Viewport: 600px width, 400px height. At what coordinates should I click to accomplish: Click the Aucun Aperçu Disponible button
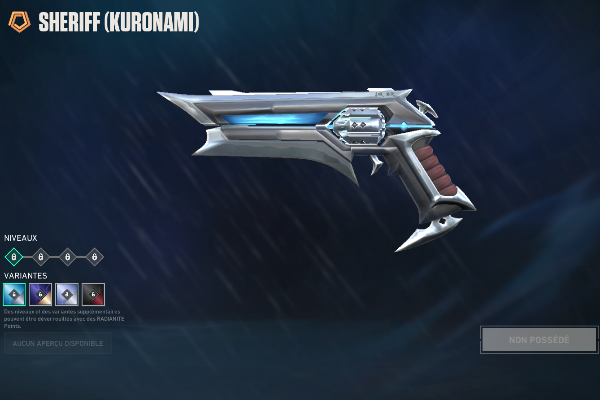(x=56, y=344)
